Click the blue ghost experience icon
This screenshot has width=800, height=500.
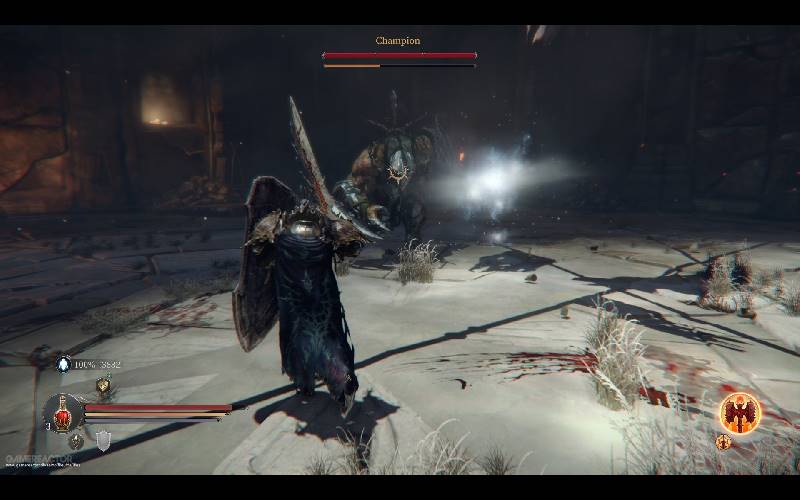click(x=64, y=364)
